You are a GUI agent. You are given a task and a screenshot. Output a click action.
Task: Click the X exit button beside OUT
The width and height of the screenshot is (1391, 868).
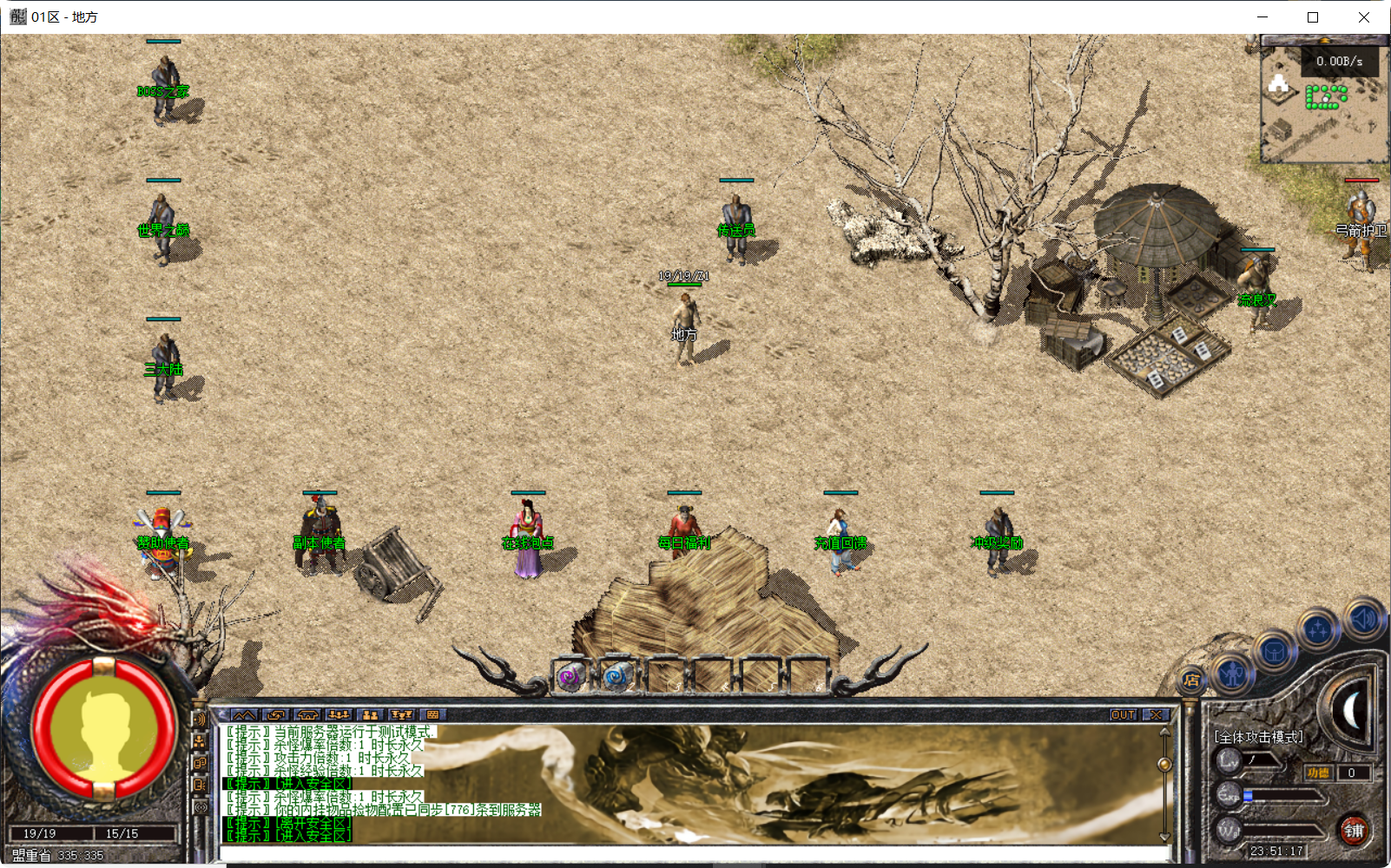point(1156,715)
